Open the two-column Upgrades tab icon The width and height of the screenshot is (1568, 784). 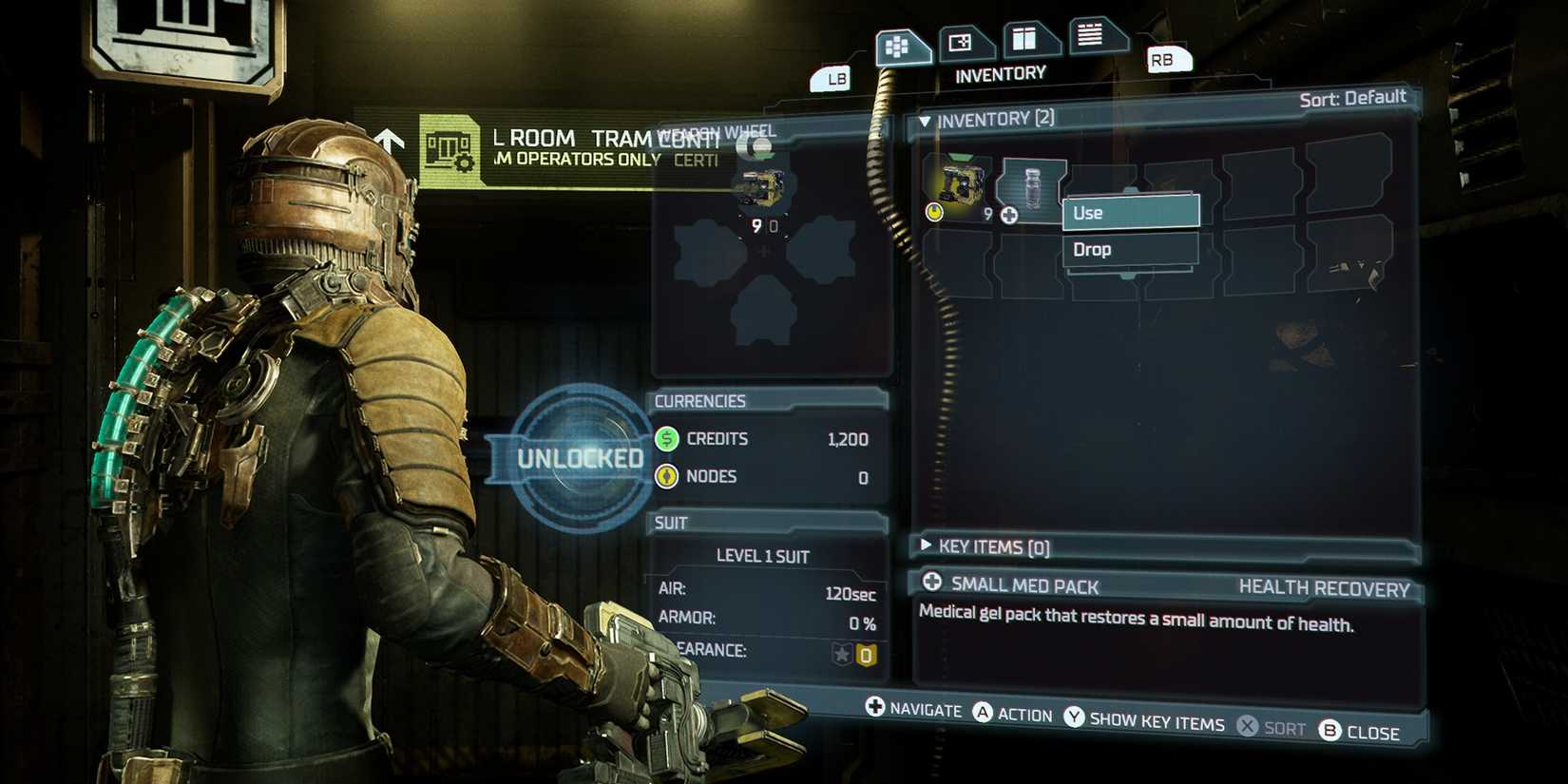click(1027, 38)
